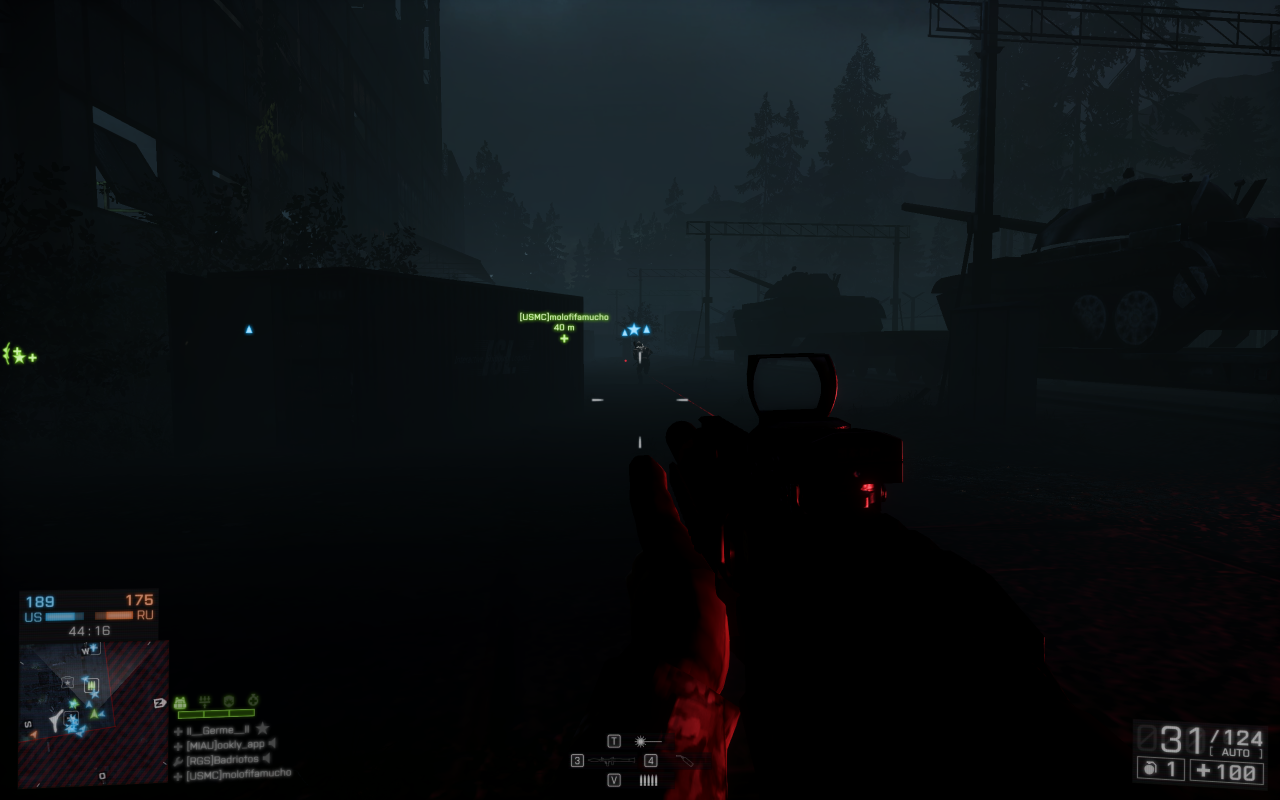
Task: Click the repair tool icon beside key 4
Action: point(685,761)
